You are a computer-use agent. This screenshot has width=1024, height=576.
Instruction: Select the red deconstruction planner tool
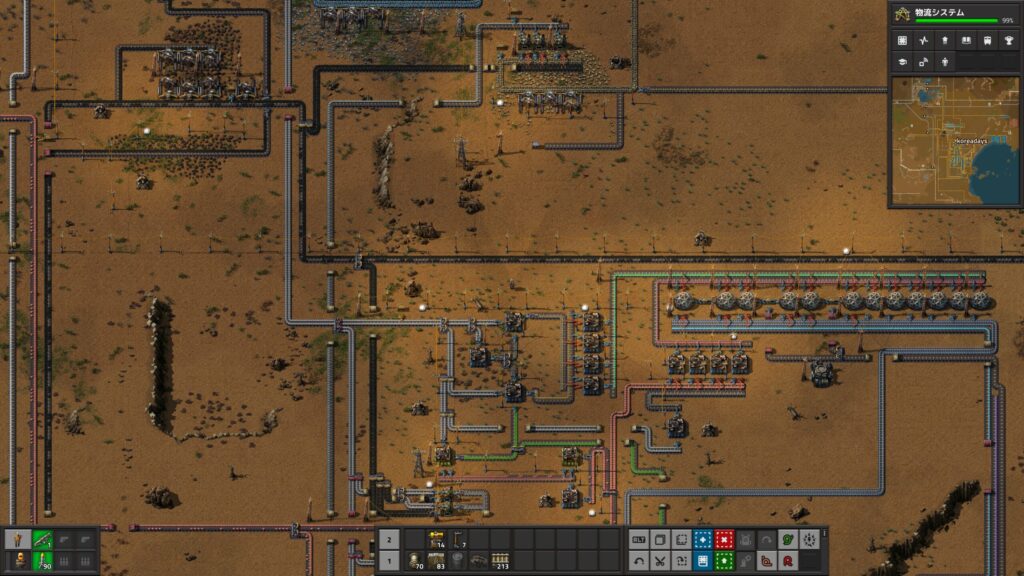click(x=724, y=539)
